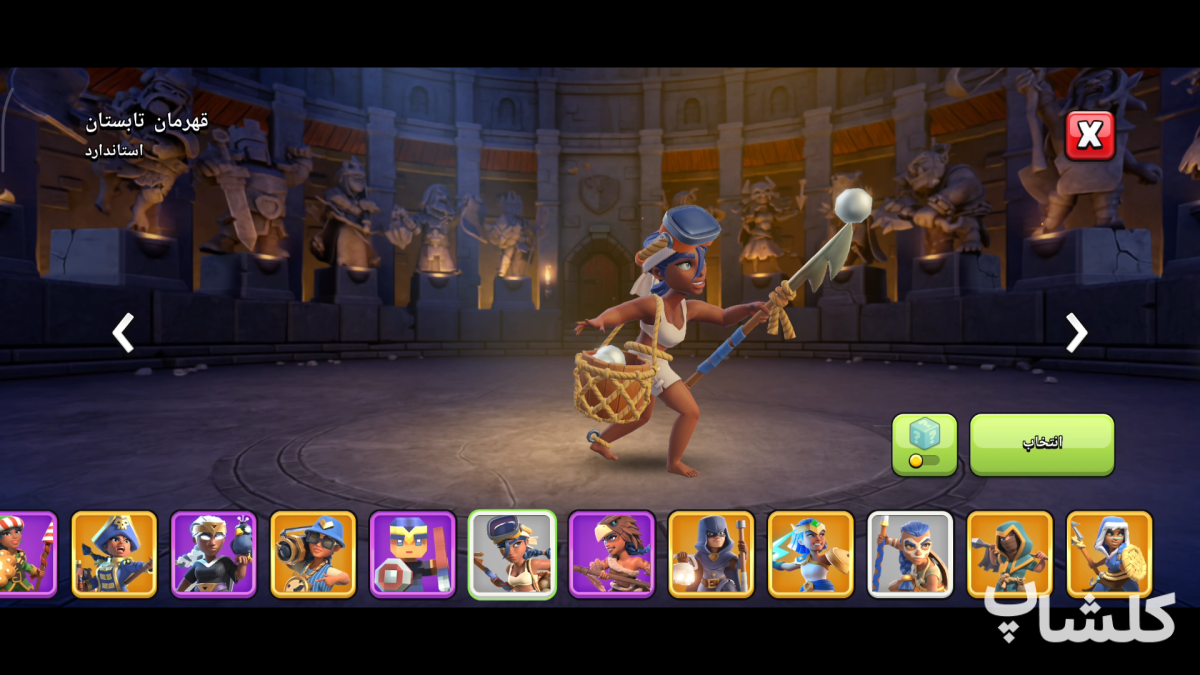The height and width of the screenshot is (675, 1200).
Task: Pick the boombox party champion skin
Action: [313, 554]
